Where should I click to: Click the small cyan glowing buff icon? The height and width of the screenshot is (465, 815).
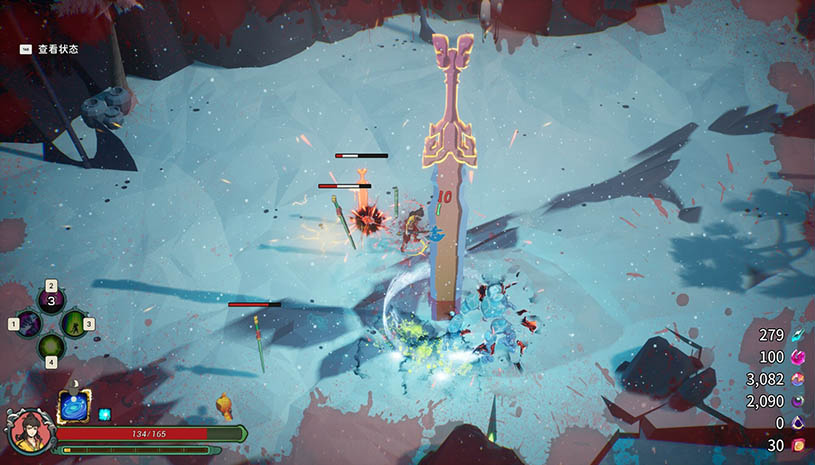(104, 414)
